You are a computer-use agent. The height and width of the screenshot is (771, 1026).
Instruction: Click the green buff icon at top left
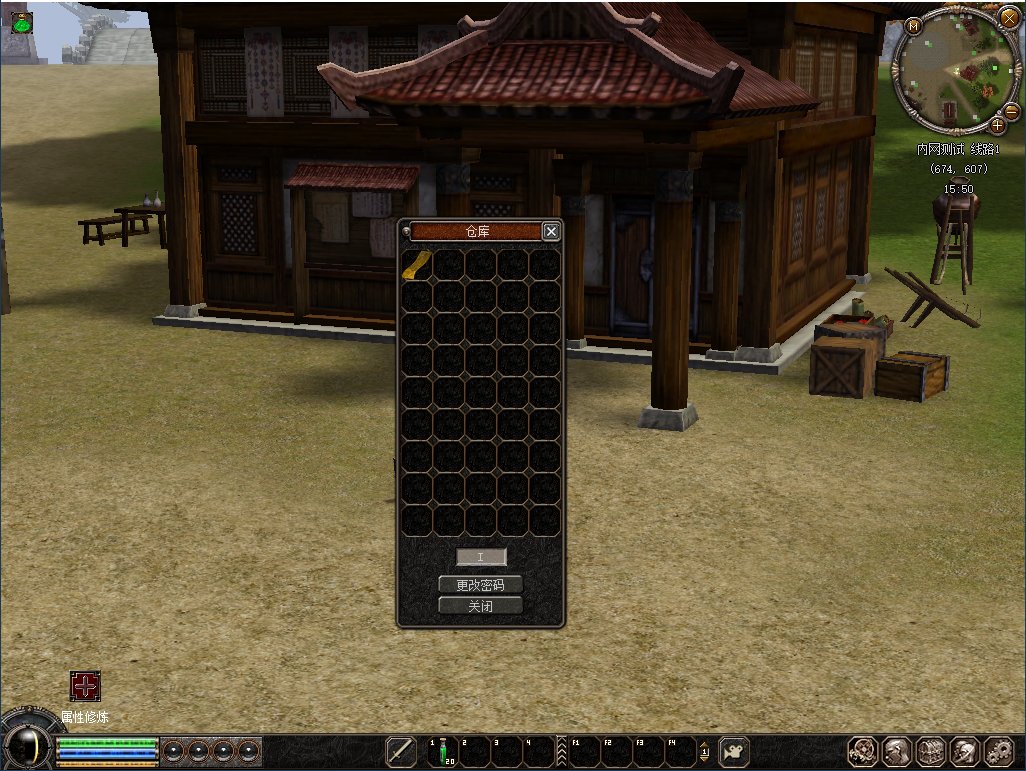click(21, 23)
